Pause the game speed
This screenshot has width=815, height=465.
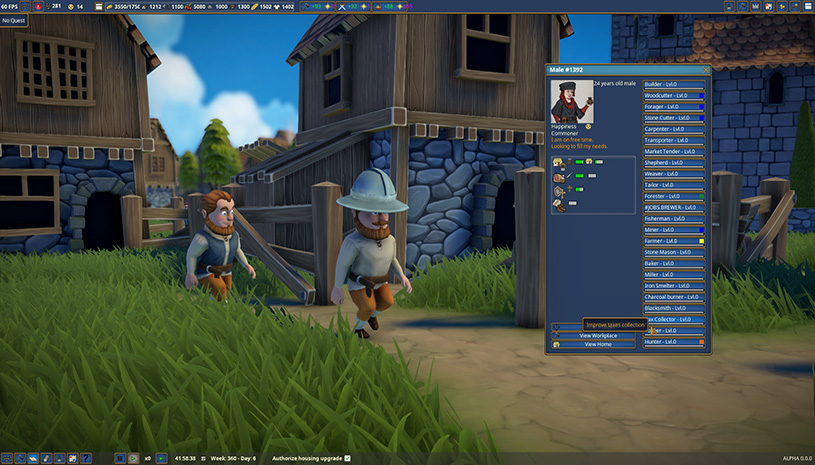click(119, 458)
